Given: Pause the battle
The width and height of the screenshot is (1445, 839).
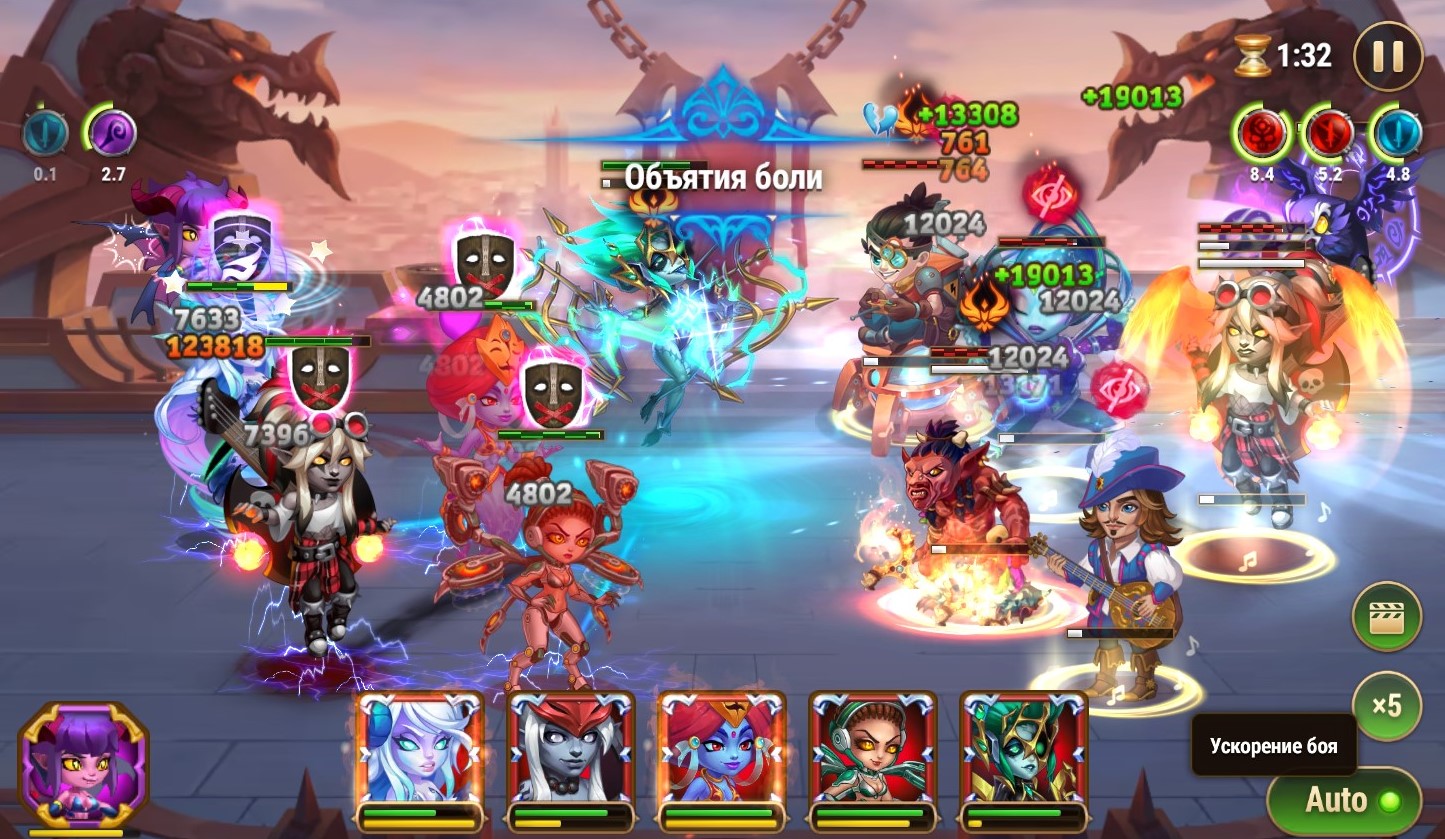Looking at the screenshot, I should pyautogui.click(x=1387, y=56).
